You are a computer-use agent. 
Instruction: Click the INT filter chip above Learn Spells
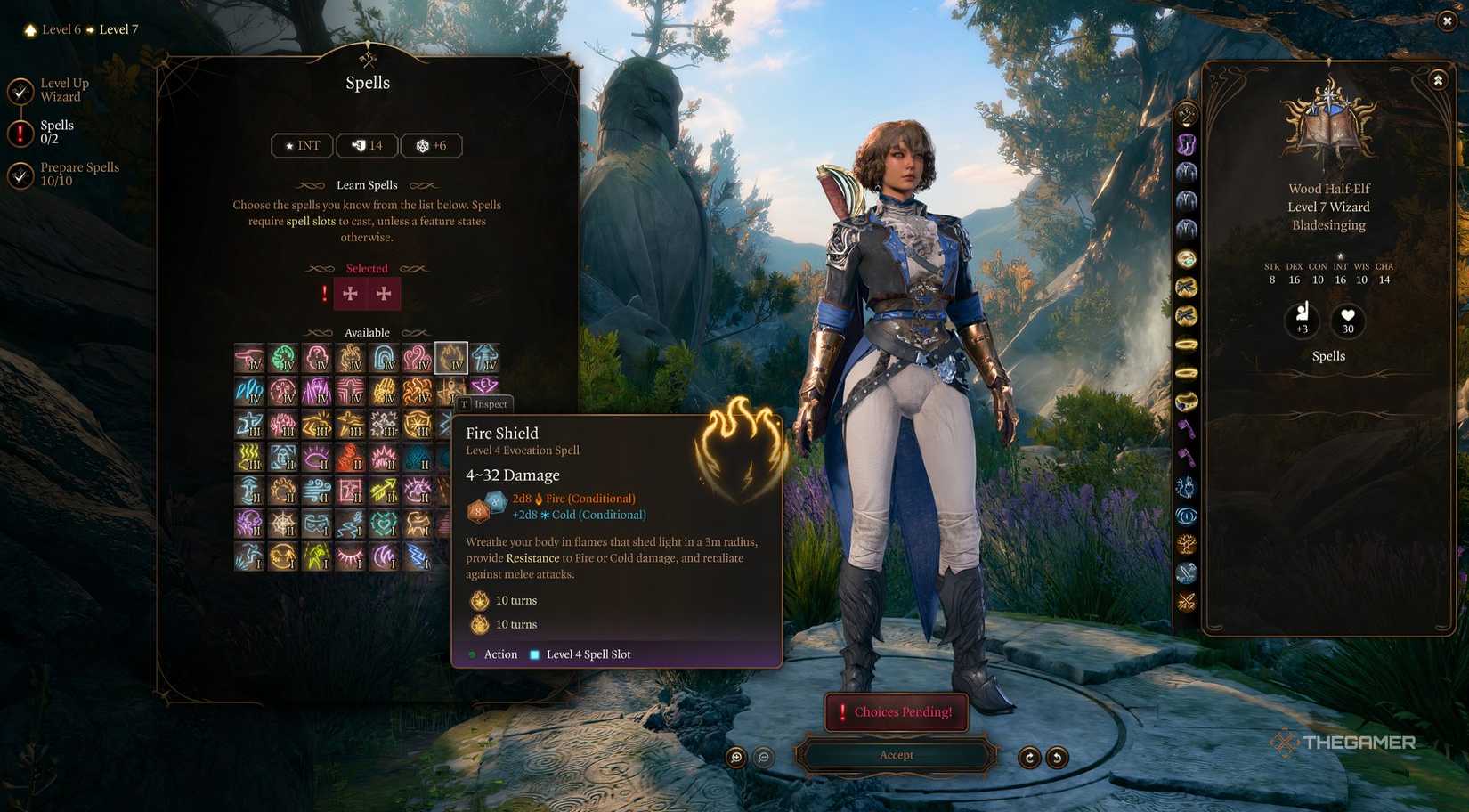click(301, 145)
